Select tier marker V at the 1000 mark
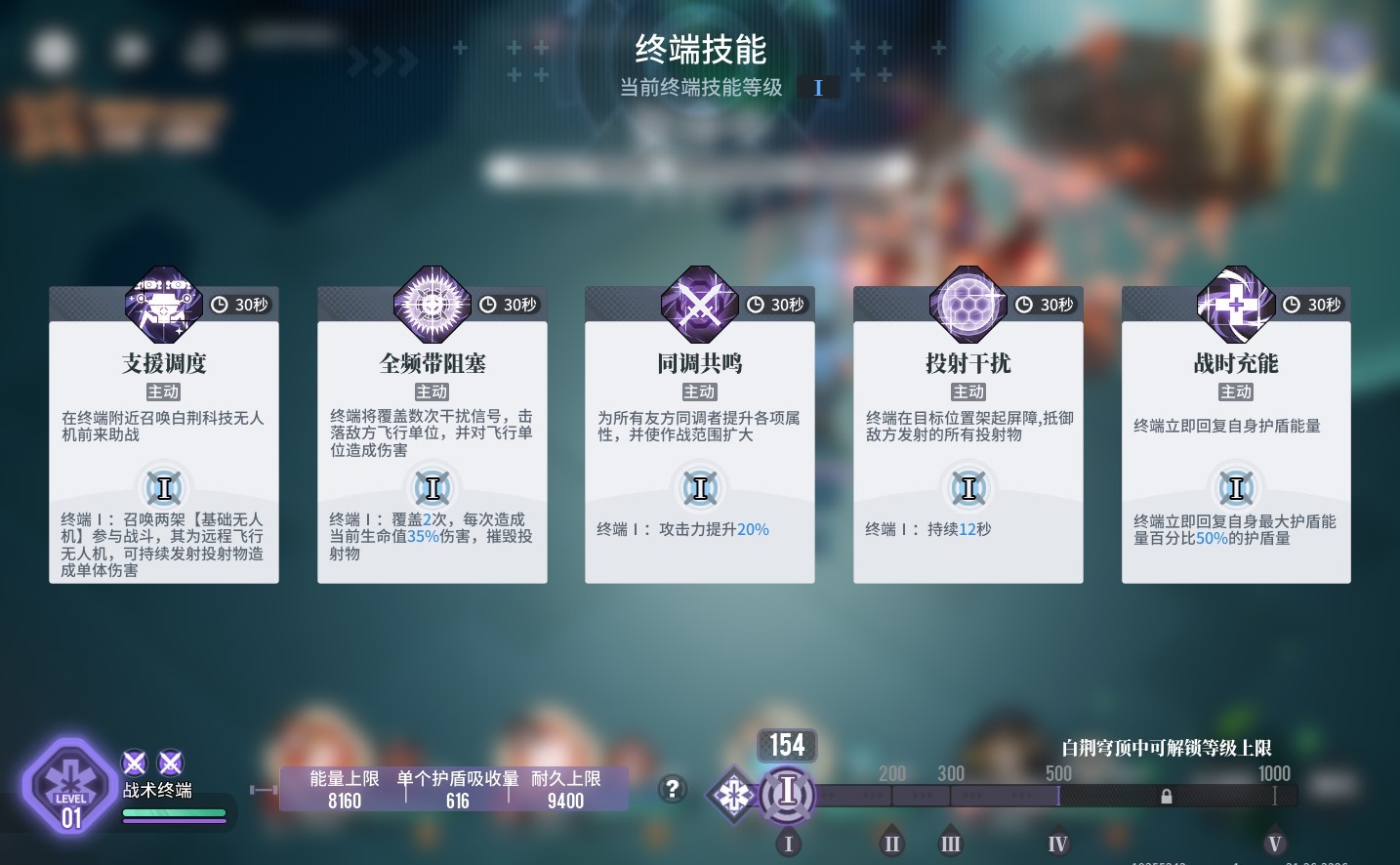Viewport: 1400px width, 865px height. (x=1274, y=842)
